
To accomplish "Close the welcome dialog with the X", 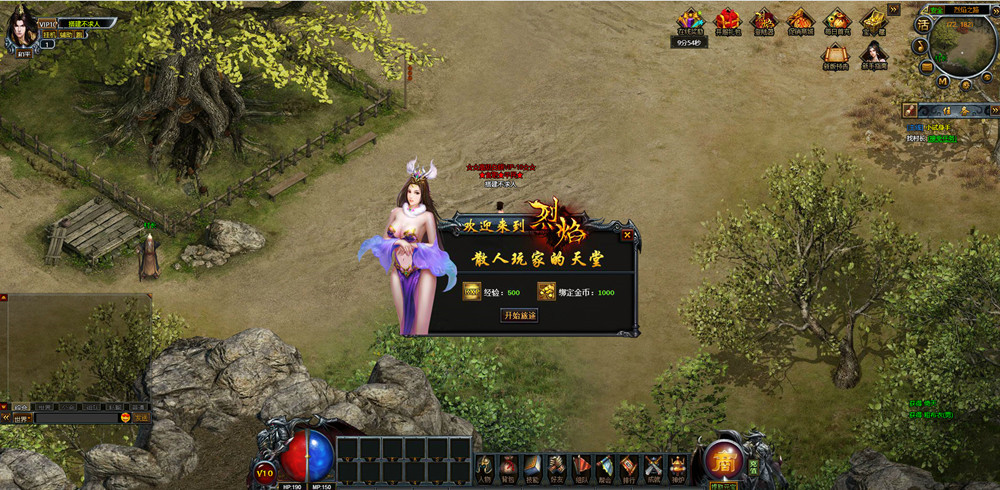I will tap(627, 235).
